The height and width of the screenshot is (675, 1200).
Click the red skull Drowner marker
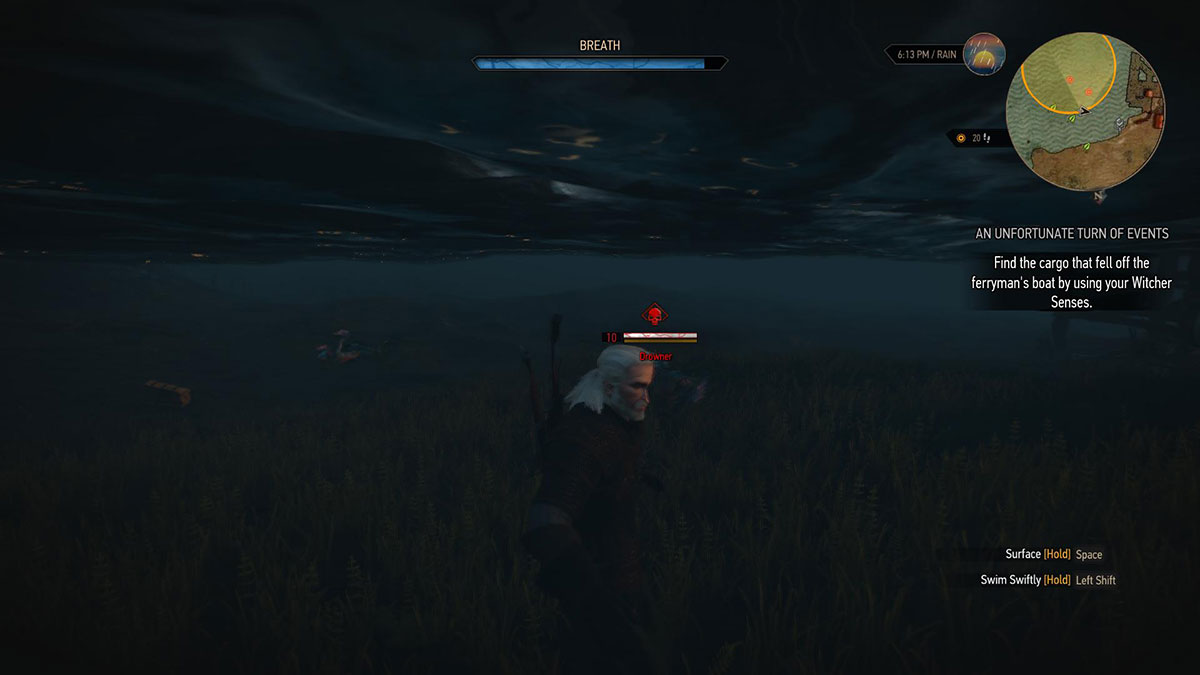[654, 317]
